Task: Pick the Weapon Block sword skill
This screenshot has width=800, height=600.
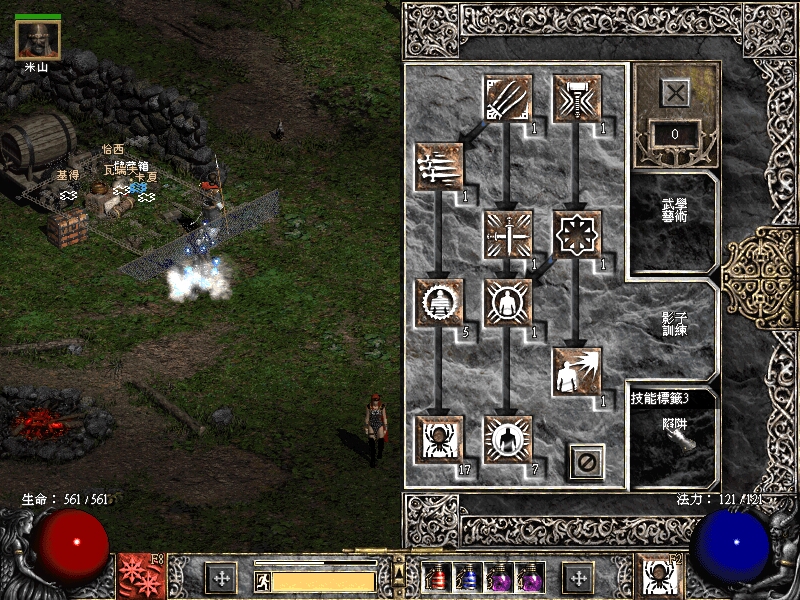Action: point(508,235)
